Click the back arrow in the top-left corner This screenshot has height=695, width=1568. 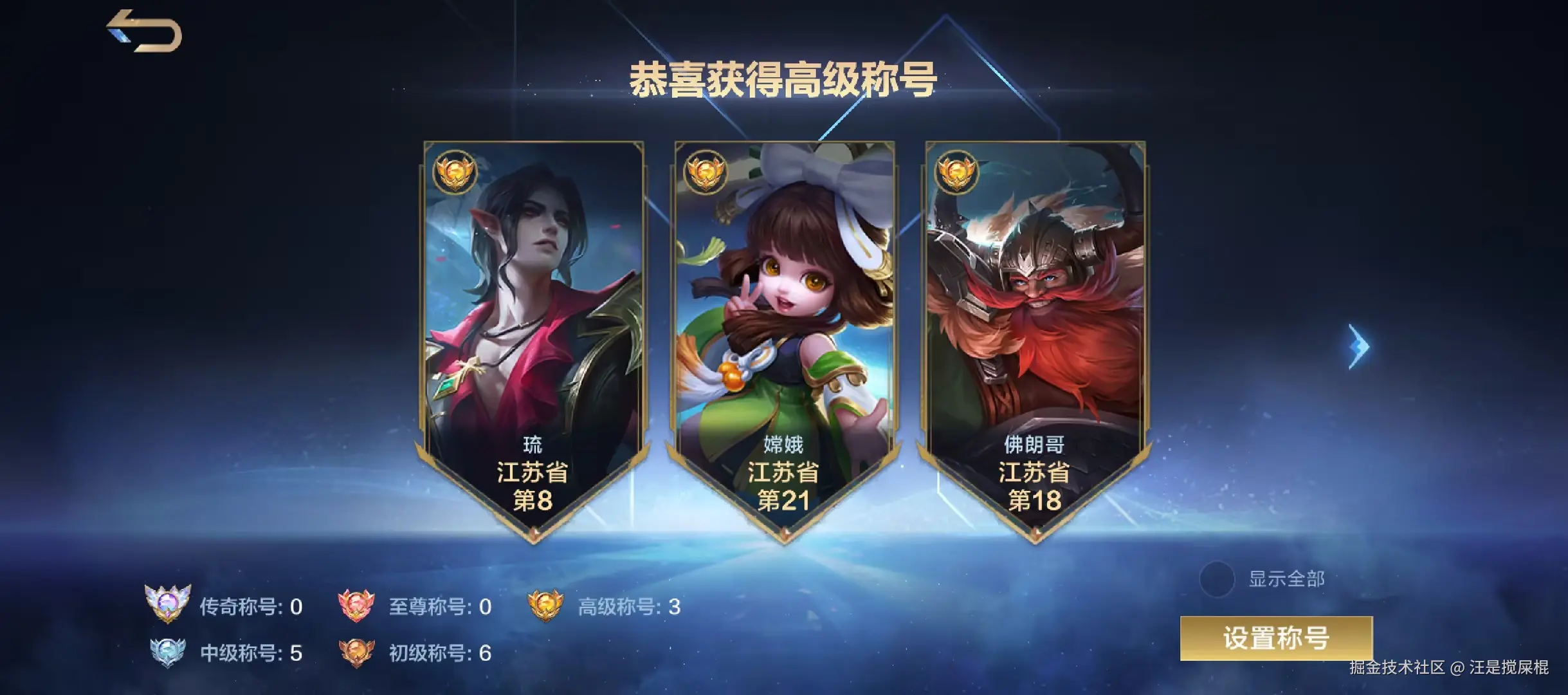tap(143, 31)
